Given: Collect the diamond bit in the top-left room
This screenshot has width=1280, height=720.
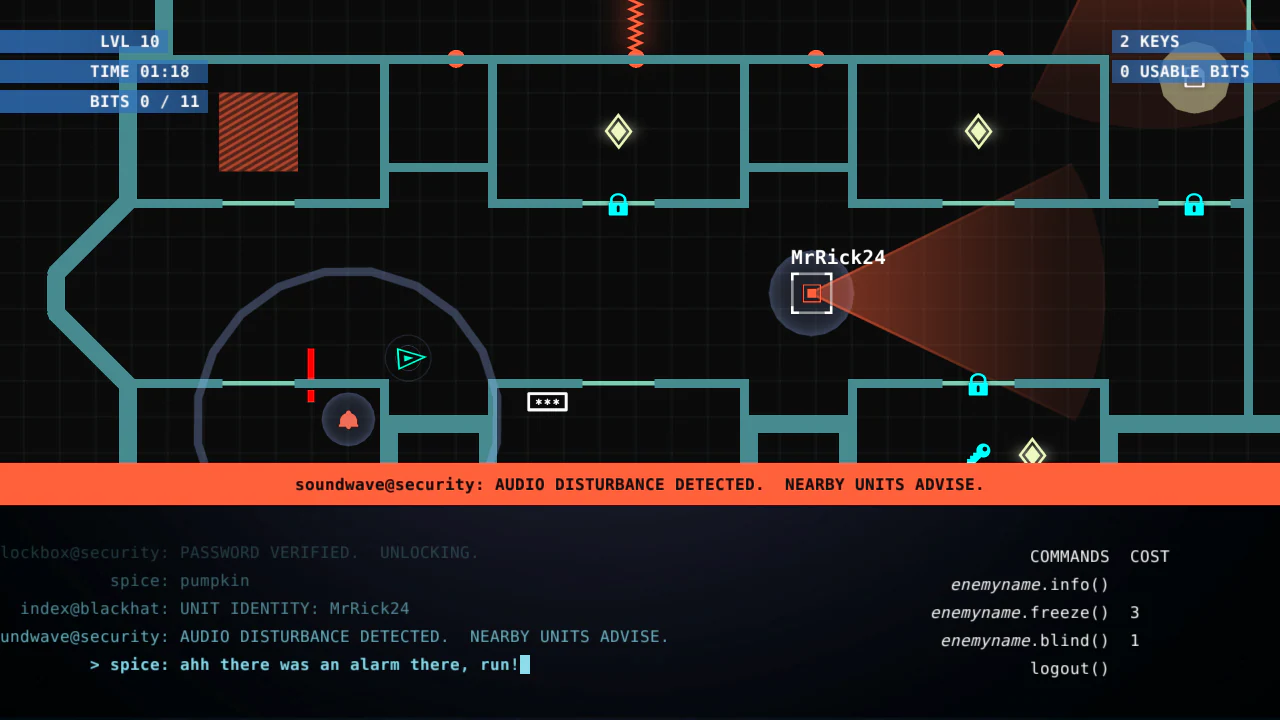Looking at the screenshot, I should (x=618, y=131).
